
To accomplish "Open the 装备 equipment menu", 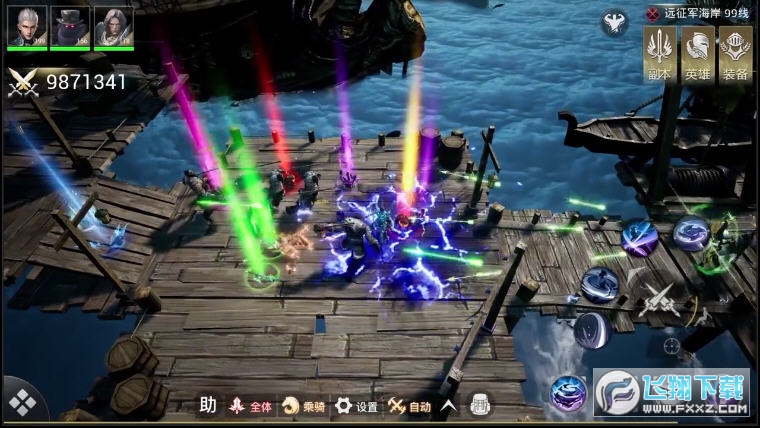I will pos(735,54).
